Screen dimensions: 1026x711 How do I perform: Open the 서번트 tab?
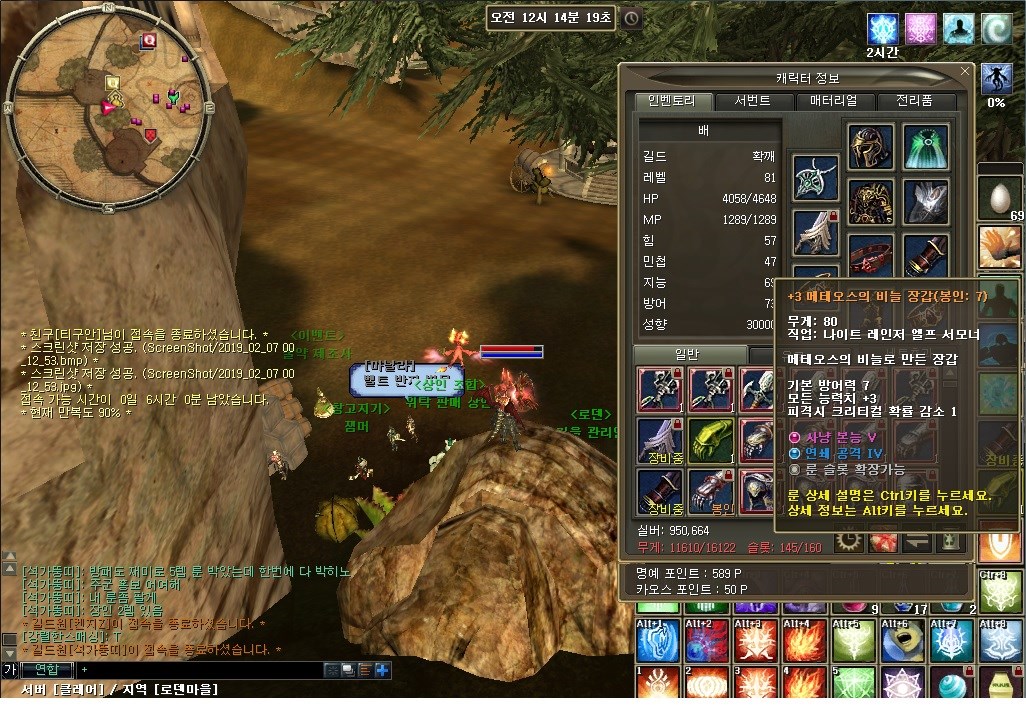(752, 101)
